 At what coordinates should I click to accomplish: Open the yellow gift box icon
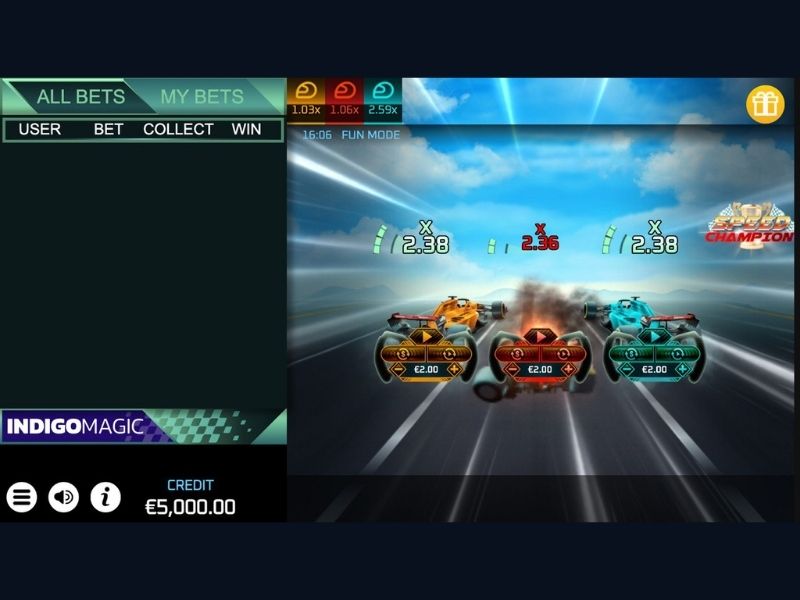[765, 104]
